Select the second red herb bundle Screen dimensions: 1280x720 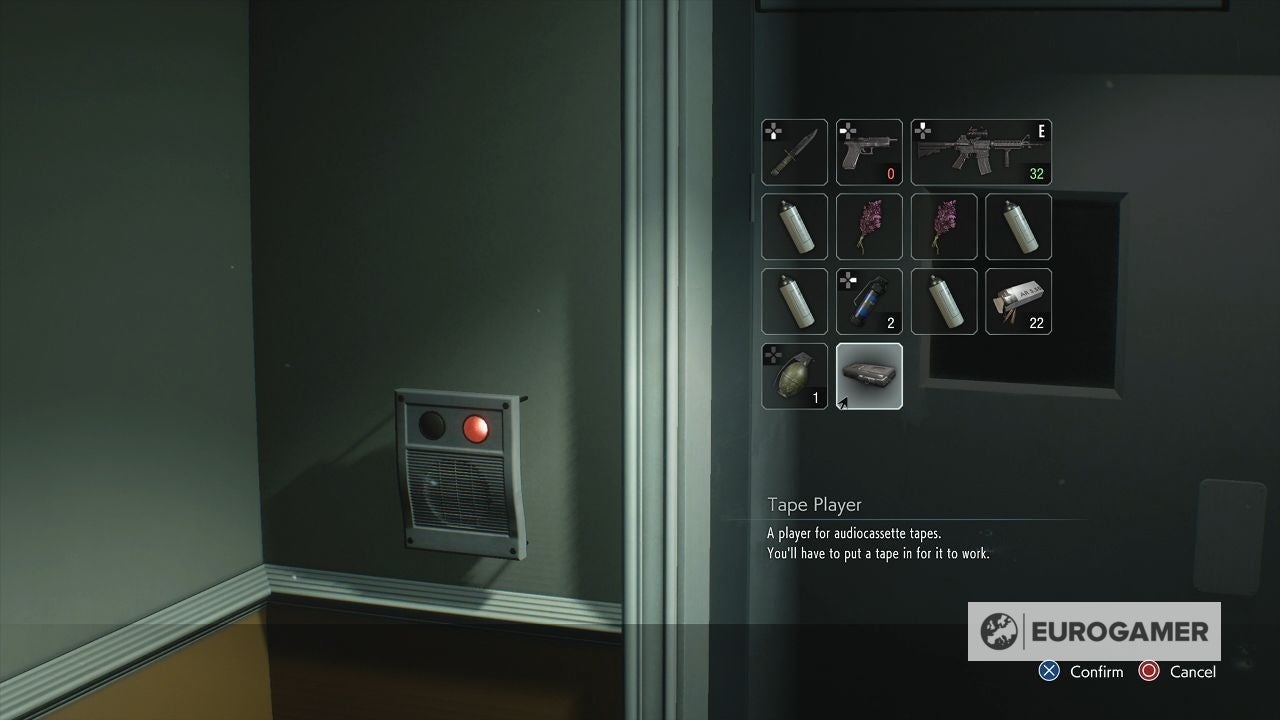pos(944,227)
